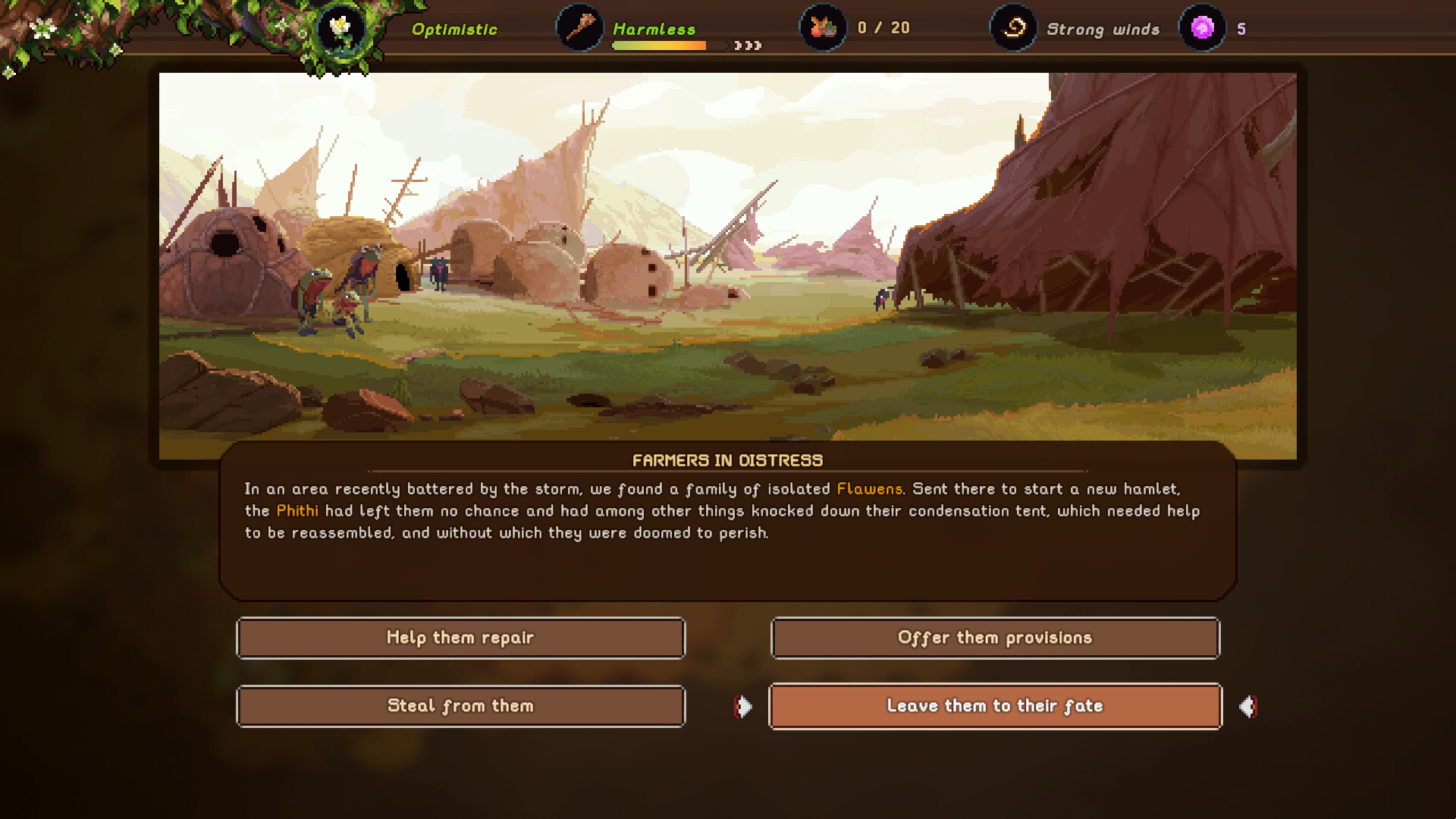Click arrow indicator right of highlighted choice
1456x819 pixels.
[x=1248, y=706]
